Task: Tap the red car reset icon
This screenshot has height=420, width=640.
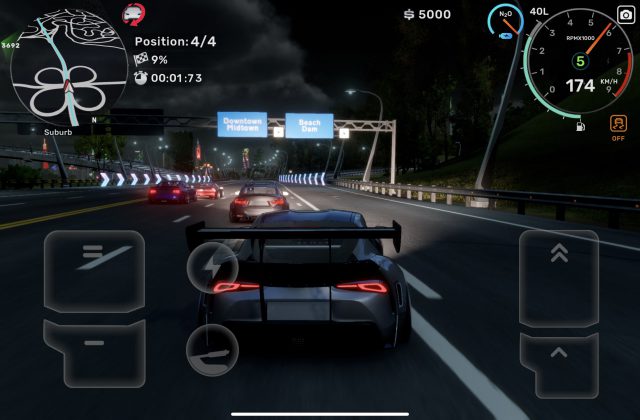Action: click(x=132, y=14)
